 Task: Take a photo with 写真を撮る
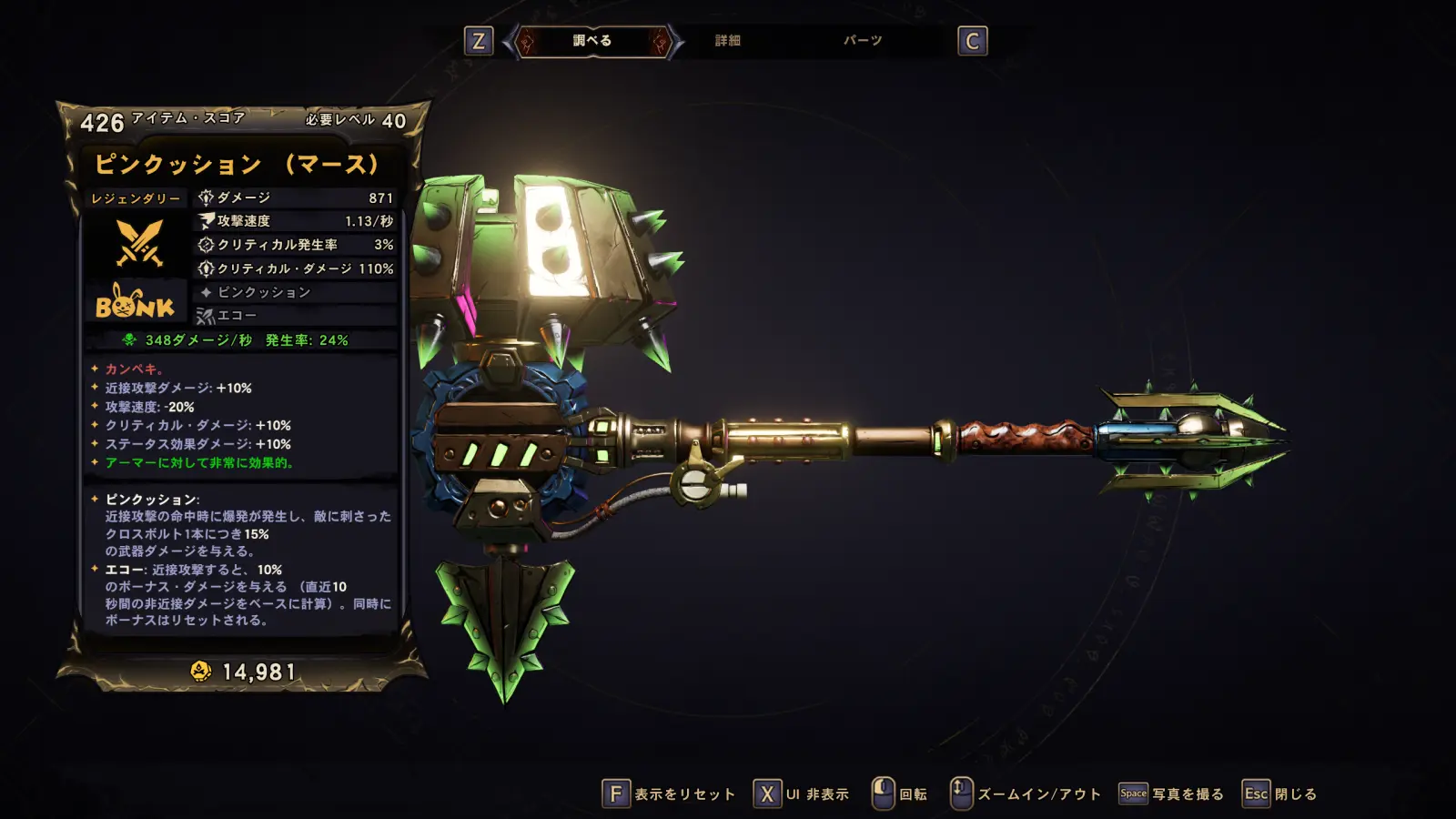pos(1171,794)
